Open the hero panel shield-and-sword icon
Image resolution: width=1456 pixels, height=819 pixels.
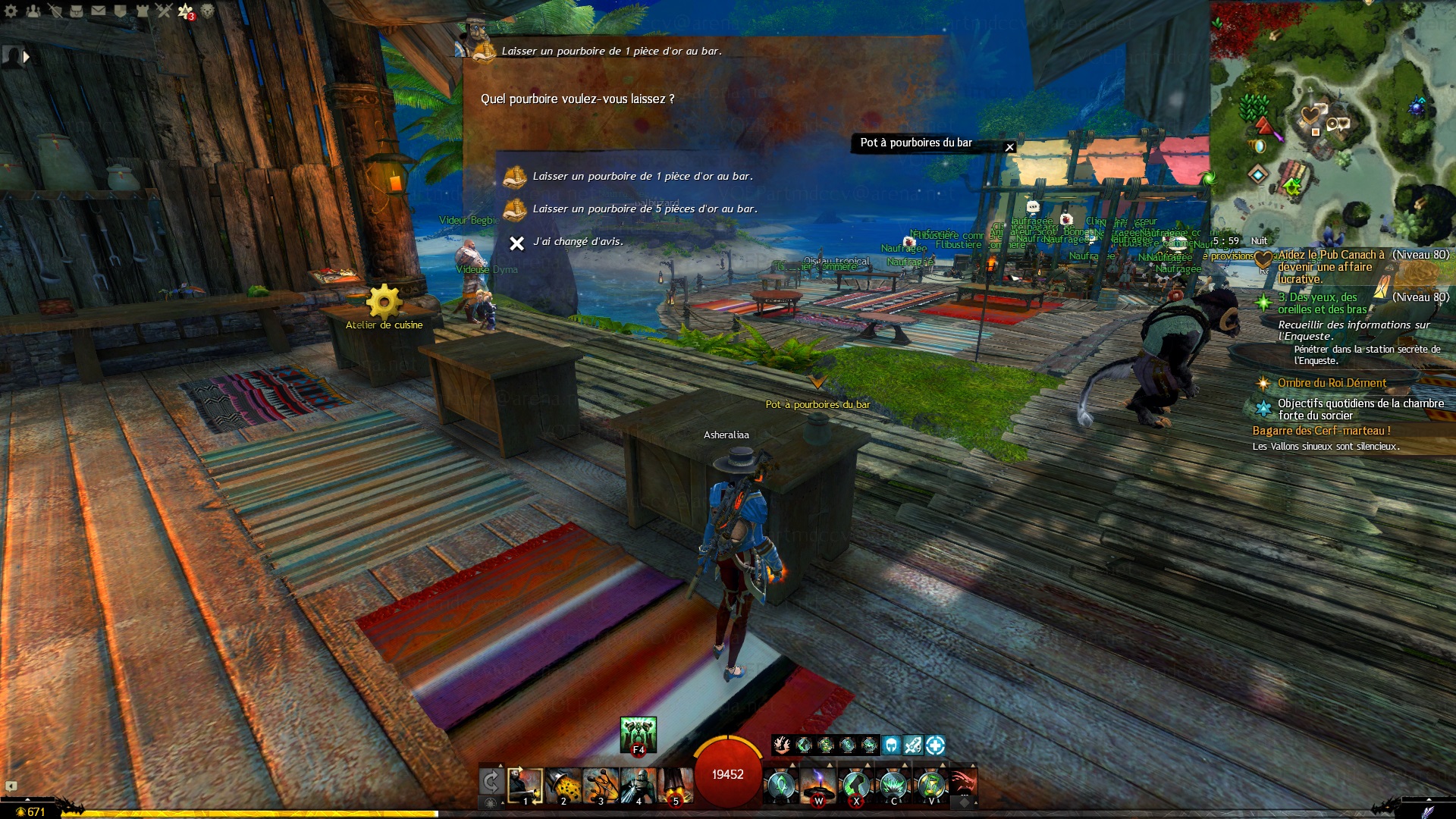(x=55, y=11)
